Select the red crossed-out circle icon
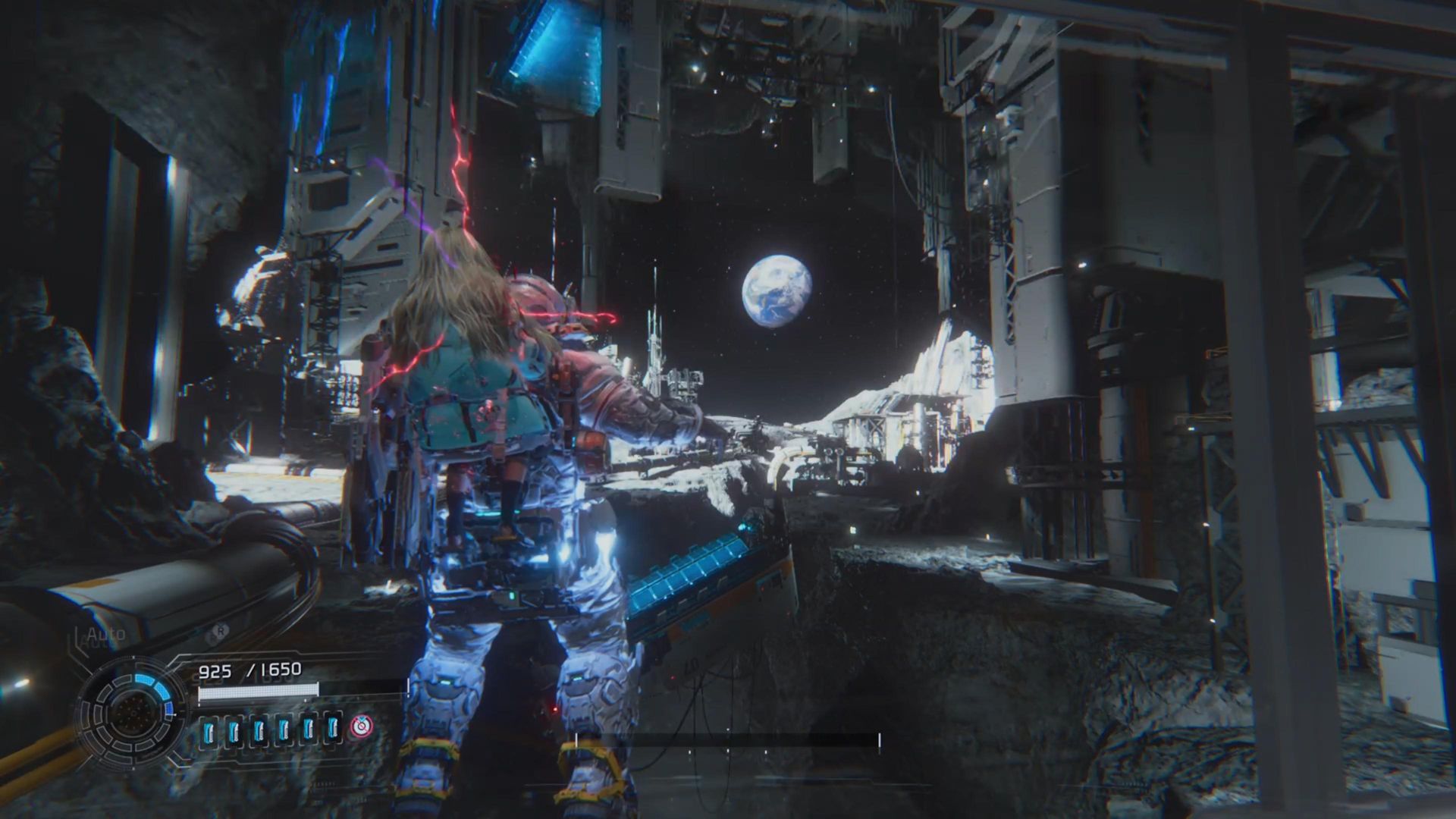Image resolution: width=1456 pixels, height=819 pixels. click(362, 727)
